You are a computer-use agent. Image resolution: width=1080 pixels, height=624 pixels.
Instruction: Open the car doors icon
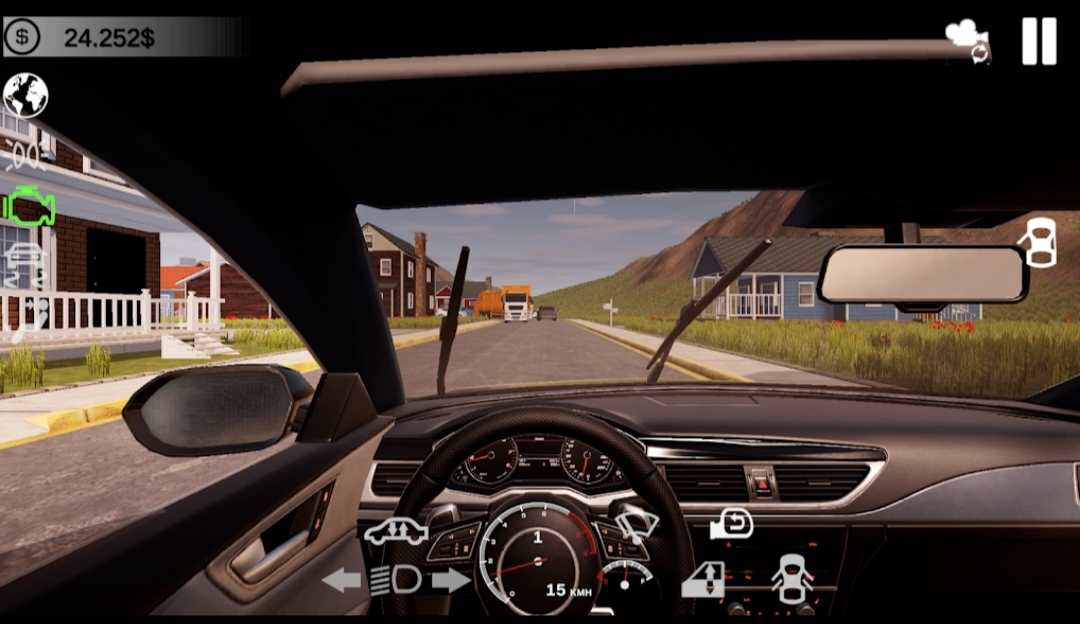[x=792, y=578]
